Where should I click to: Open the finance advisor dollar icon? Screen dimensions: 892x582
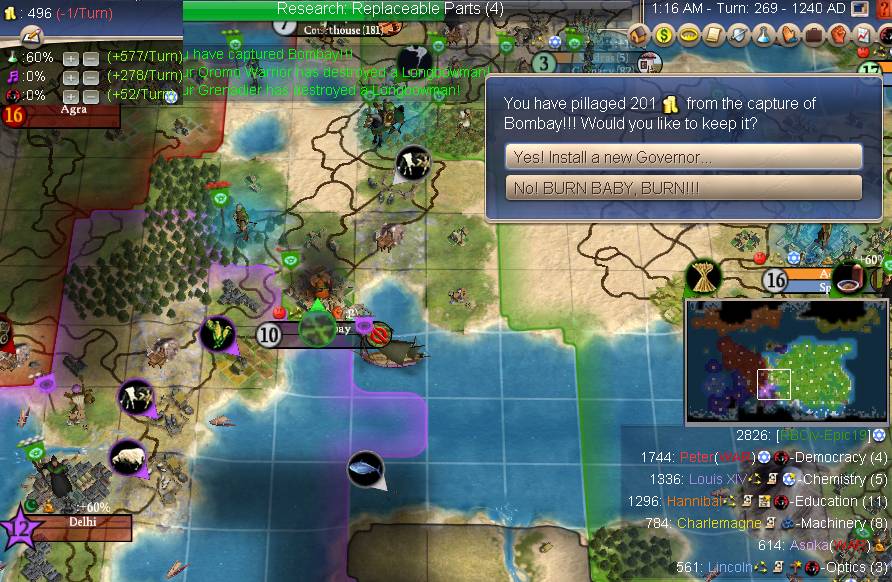pyautogui.click(x=665, y=35)
